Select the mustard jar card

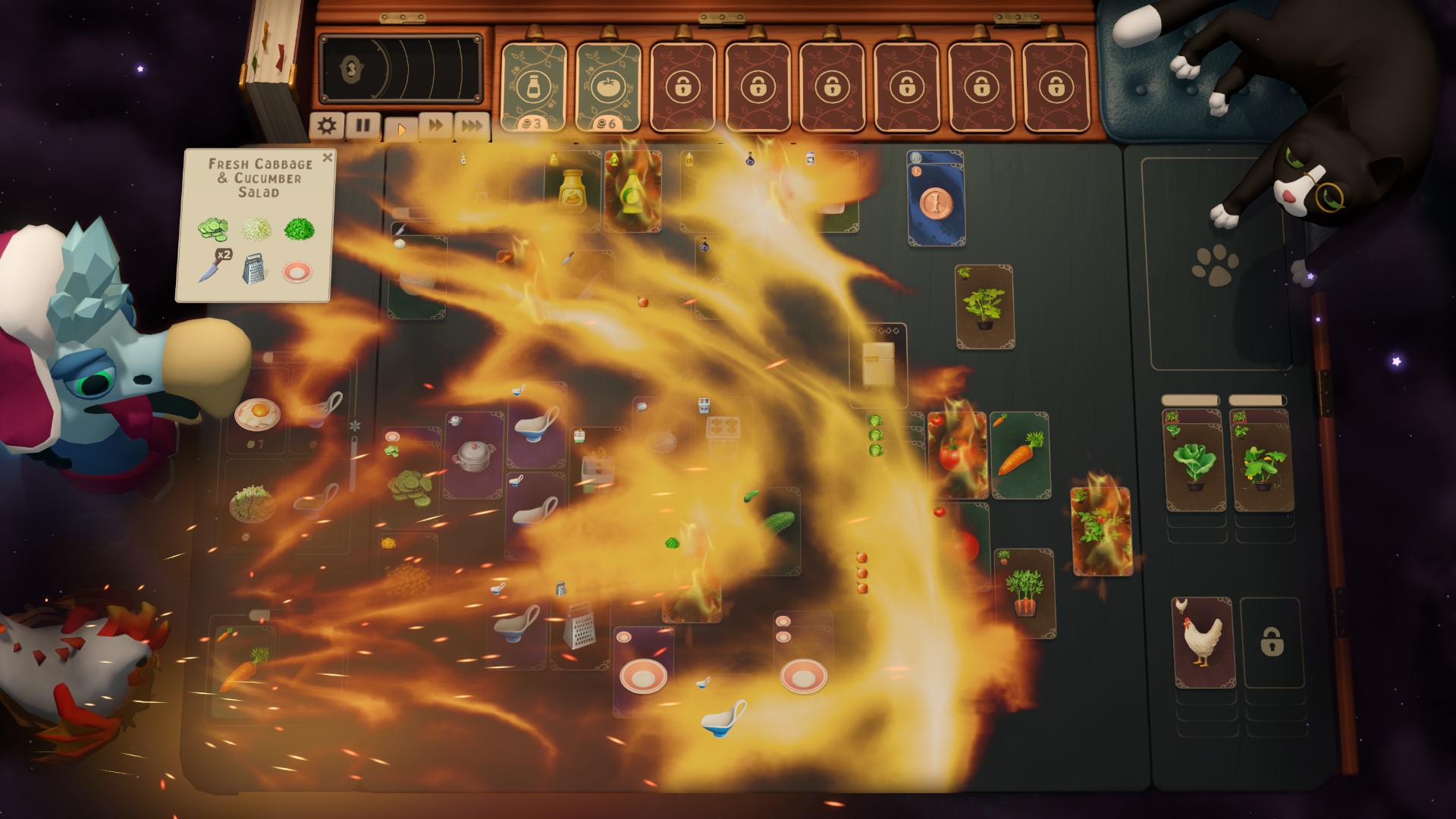pos(574,190)
